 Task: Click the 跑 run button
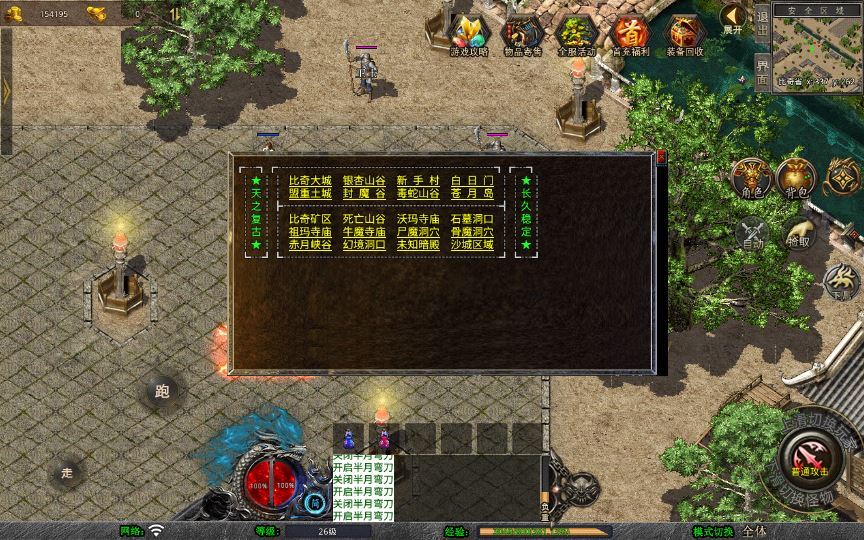coord(163,391)
